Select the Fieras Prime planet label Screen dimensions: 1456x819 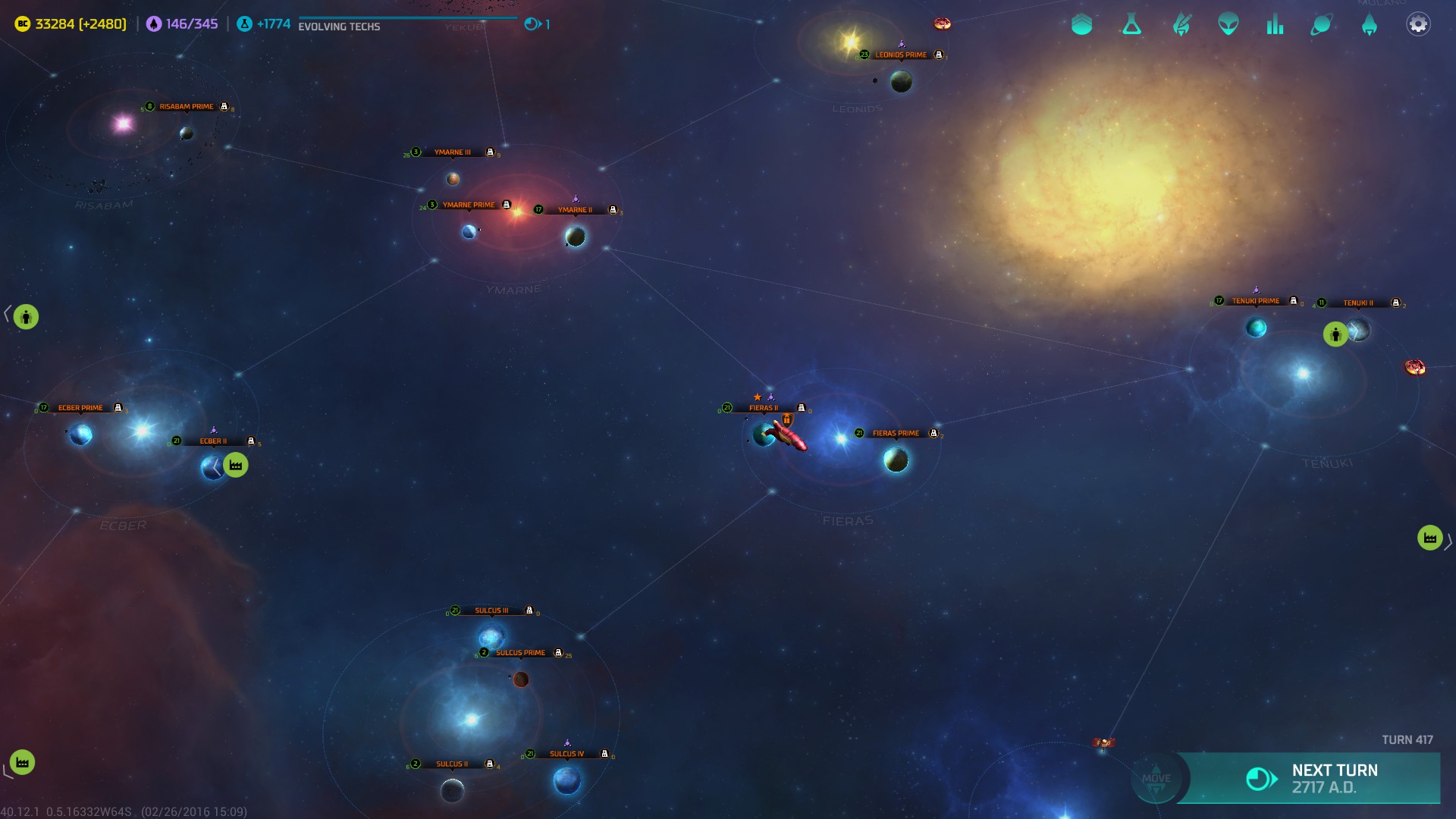point(896,434)
